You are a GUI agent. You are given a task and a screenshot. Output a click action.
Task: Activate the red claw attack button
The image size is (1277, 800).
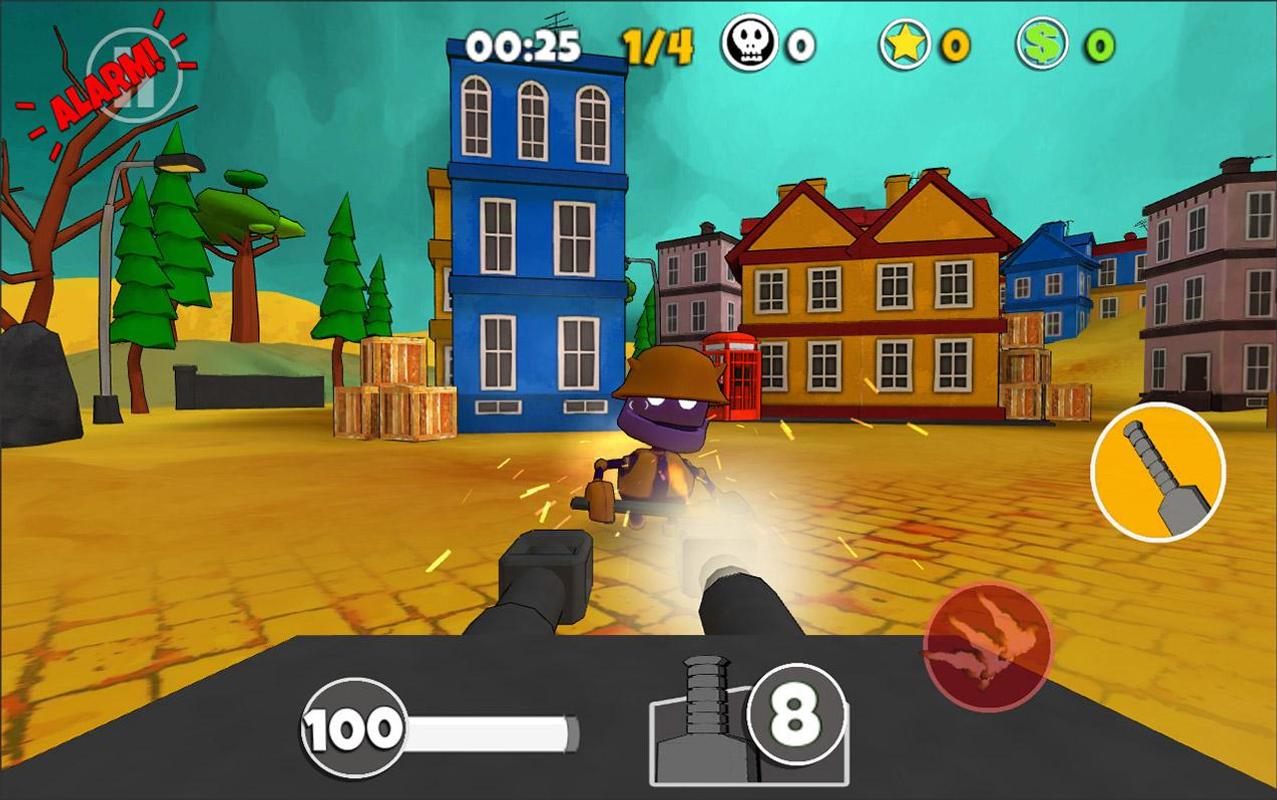[987, 645]
